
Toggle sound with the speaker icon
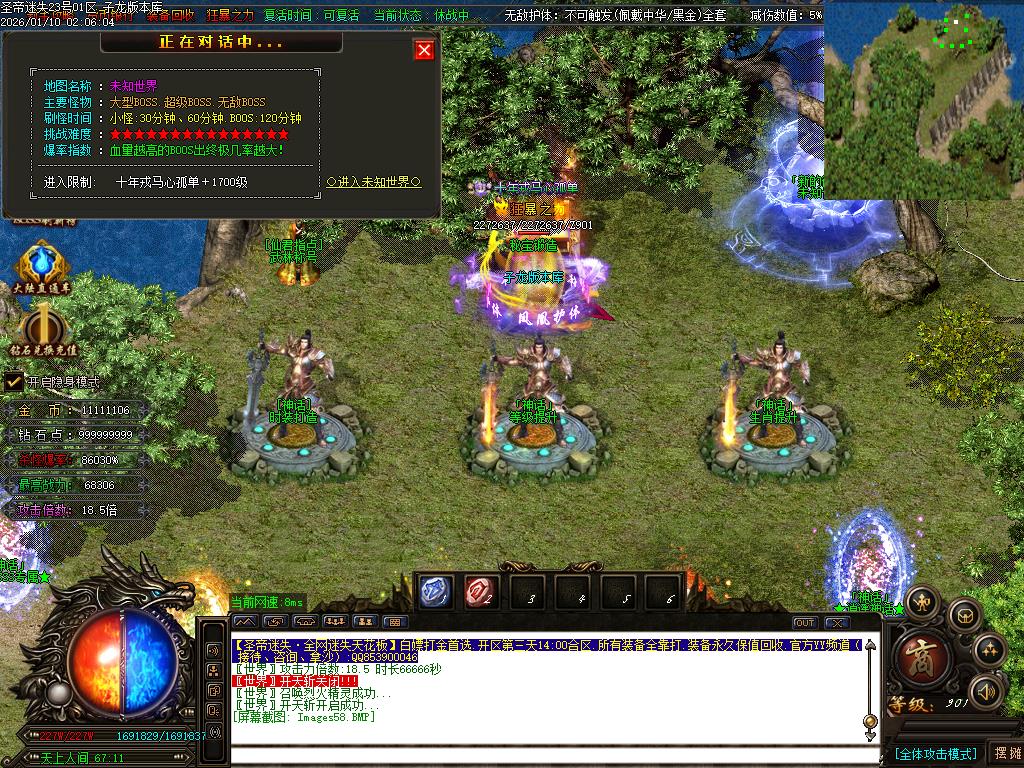987,691
